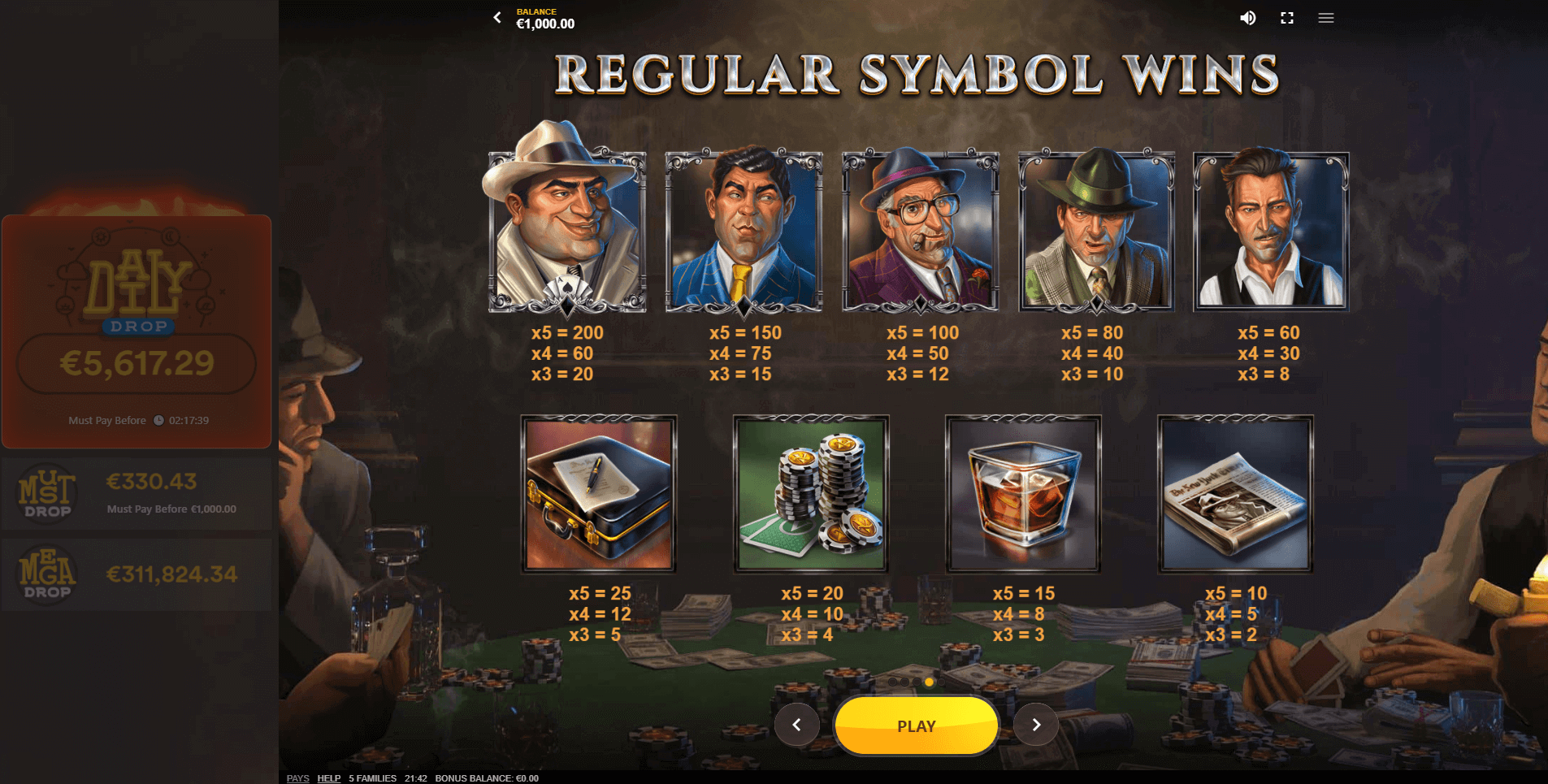Image resolution: width=1548 pixels, height=784 pixels.
Task: Enter fullscreen mode
Action: 1287,18
